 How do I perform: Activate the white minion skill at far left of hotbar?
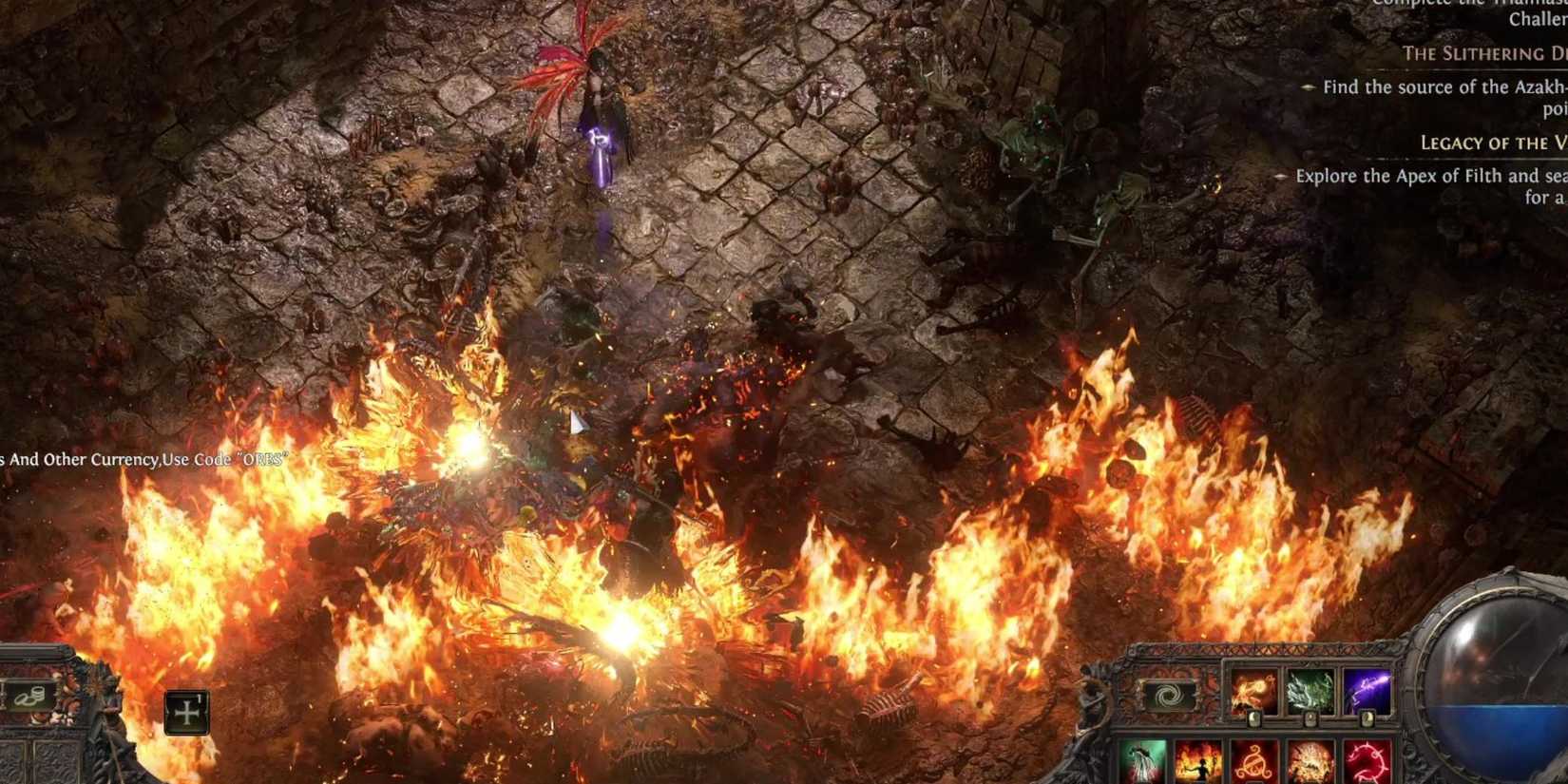1143,760
